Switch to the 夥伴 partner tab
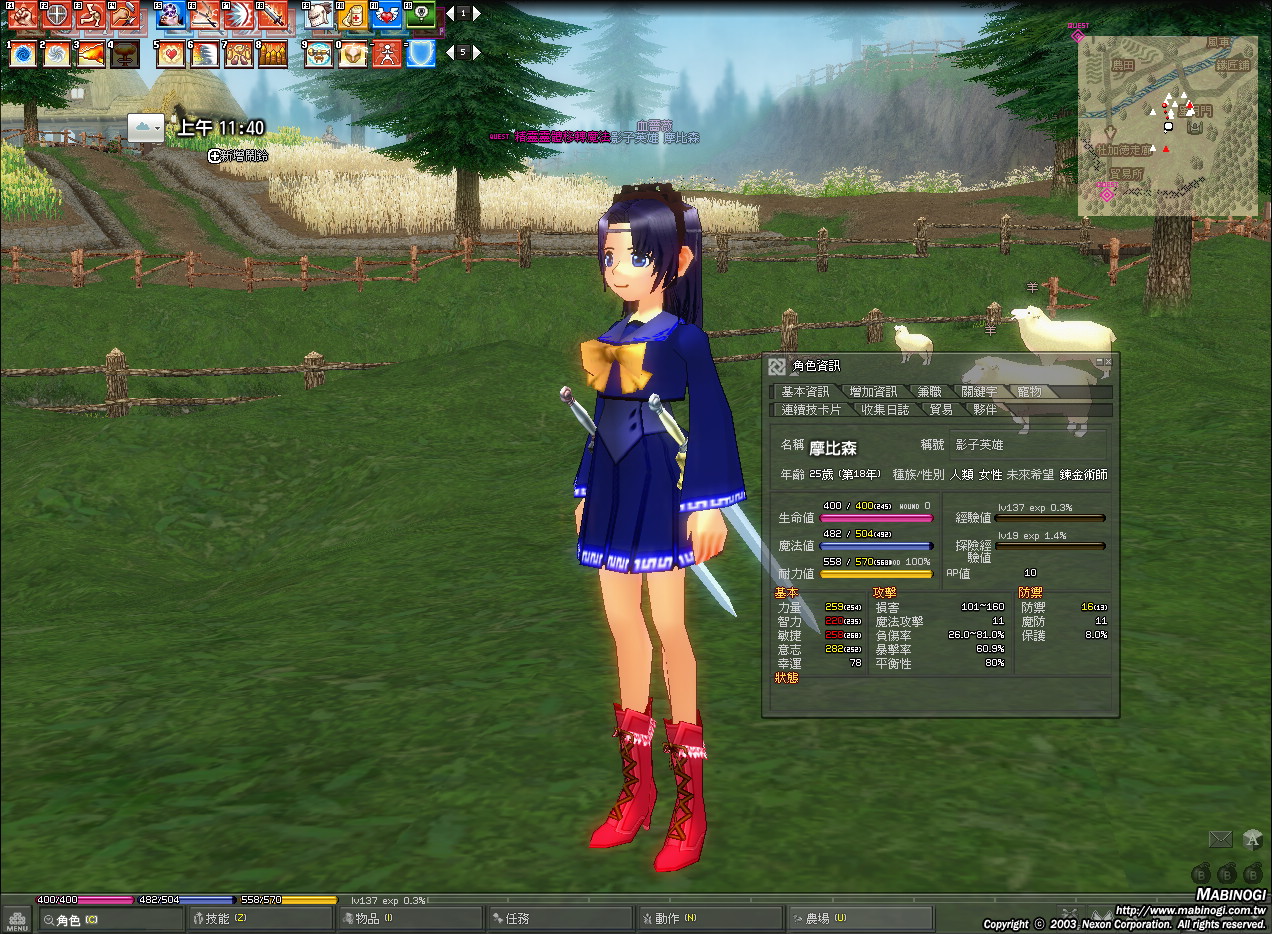The image size is (1272, 934). tap(985, 410)
